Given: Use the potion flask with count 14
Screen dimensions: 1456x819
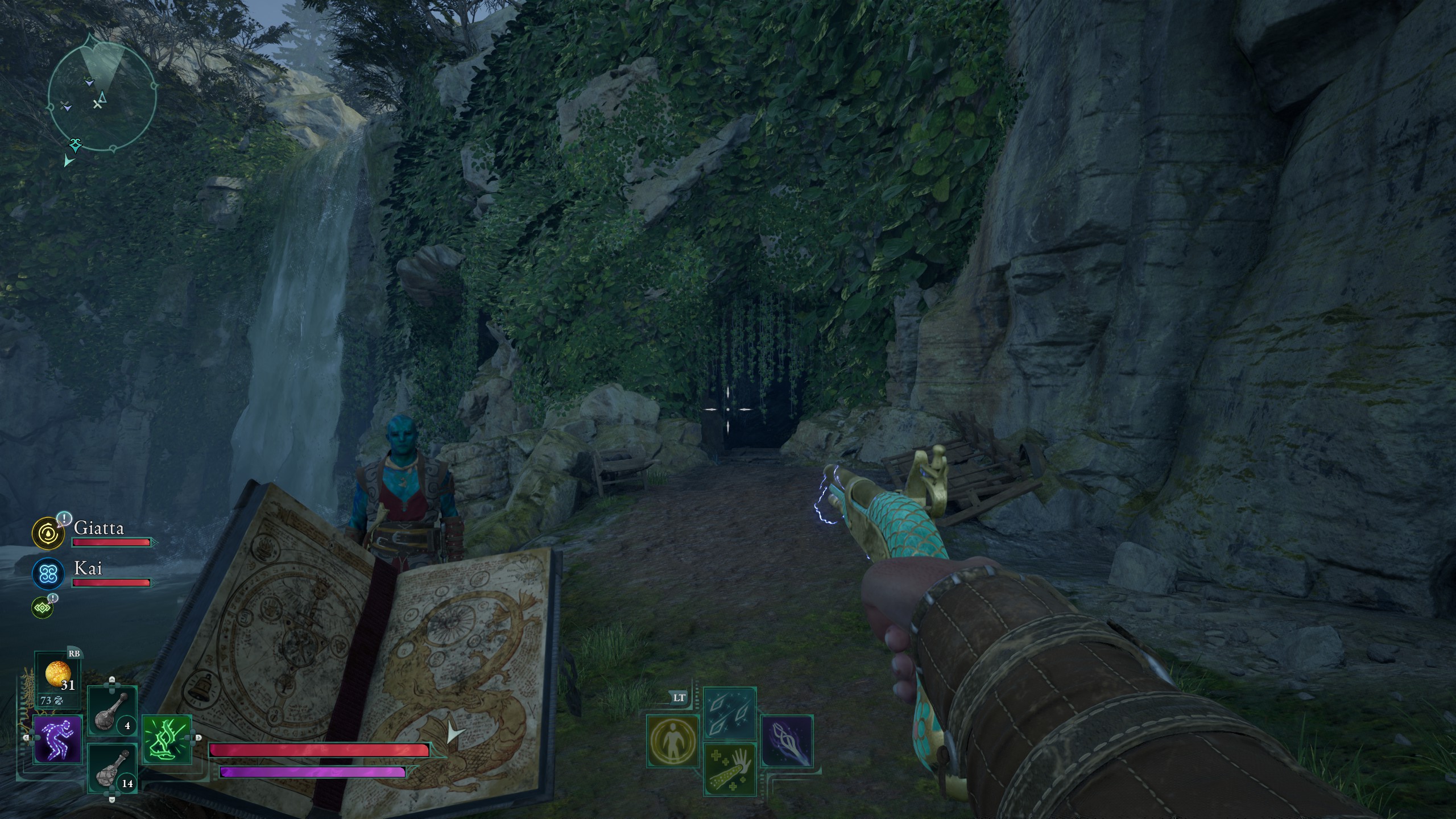Looking at the screenshot, I should [x=112, y=768].
